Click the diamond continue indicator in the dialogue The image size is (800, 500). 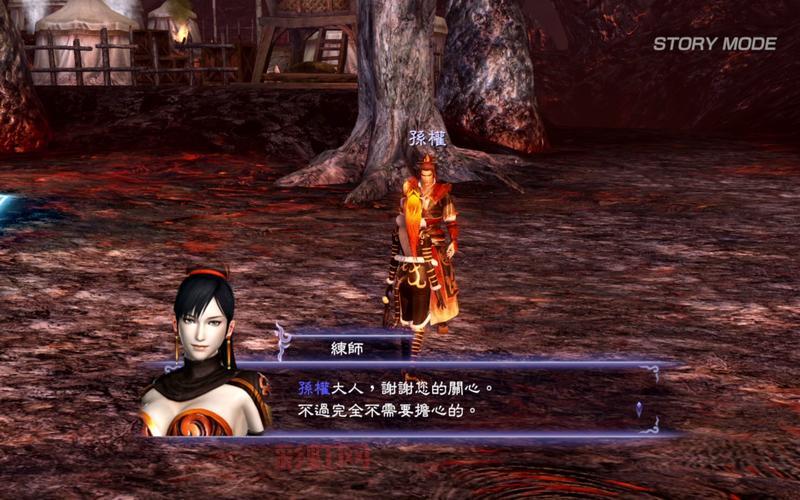(x=639, y=408)
